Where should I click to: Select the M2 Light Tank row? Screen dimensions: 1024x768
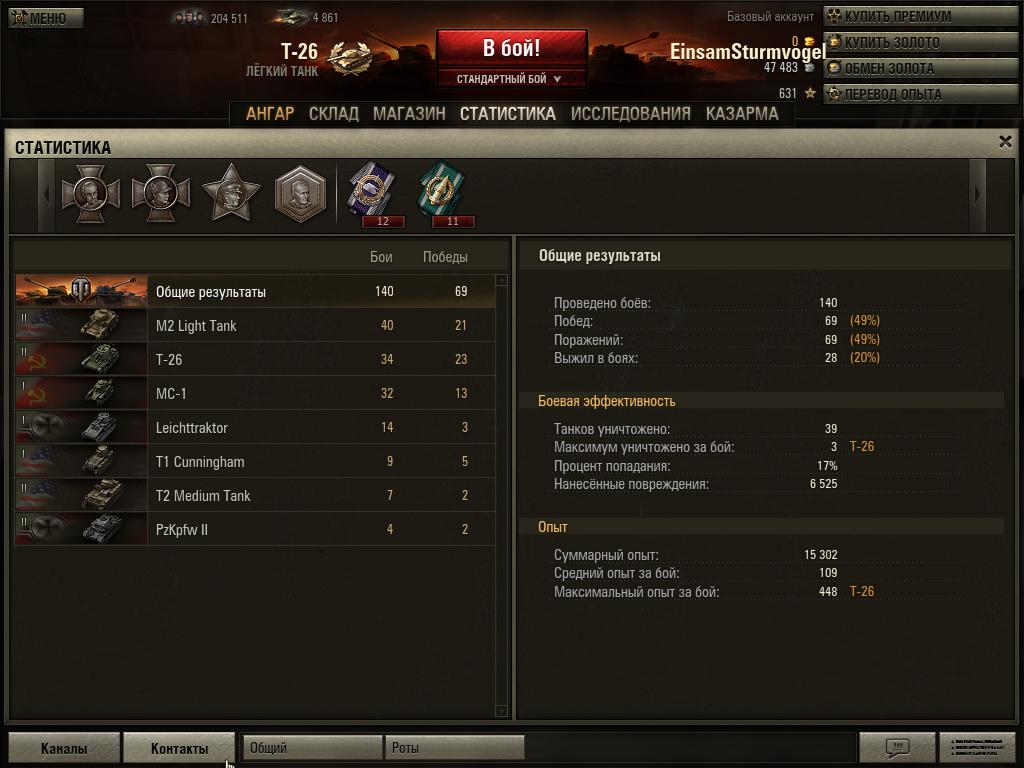pyautogui.click(x=255, y=326)
